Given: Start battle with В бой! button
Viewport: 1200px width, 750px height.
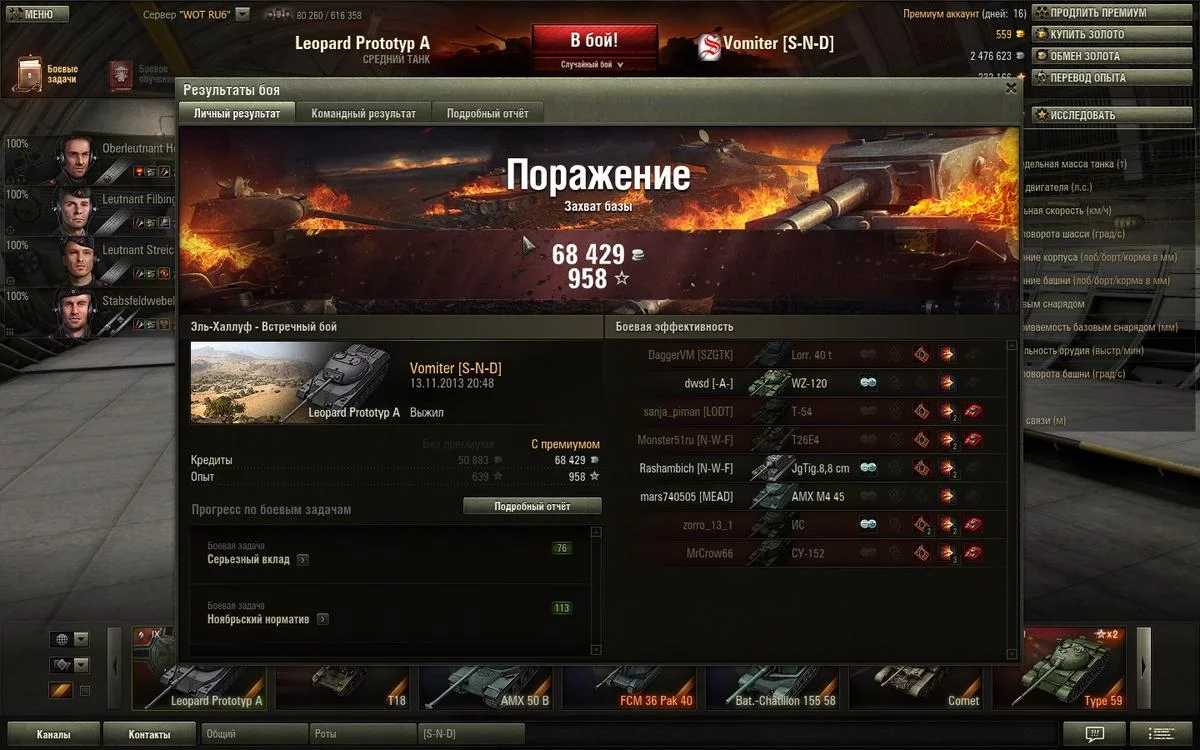Looking at the screenshot, I should [594, 41].
